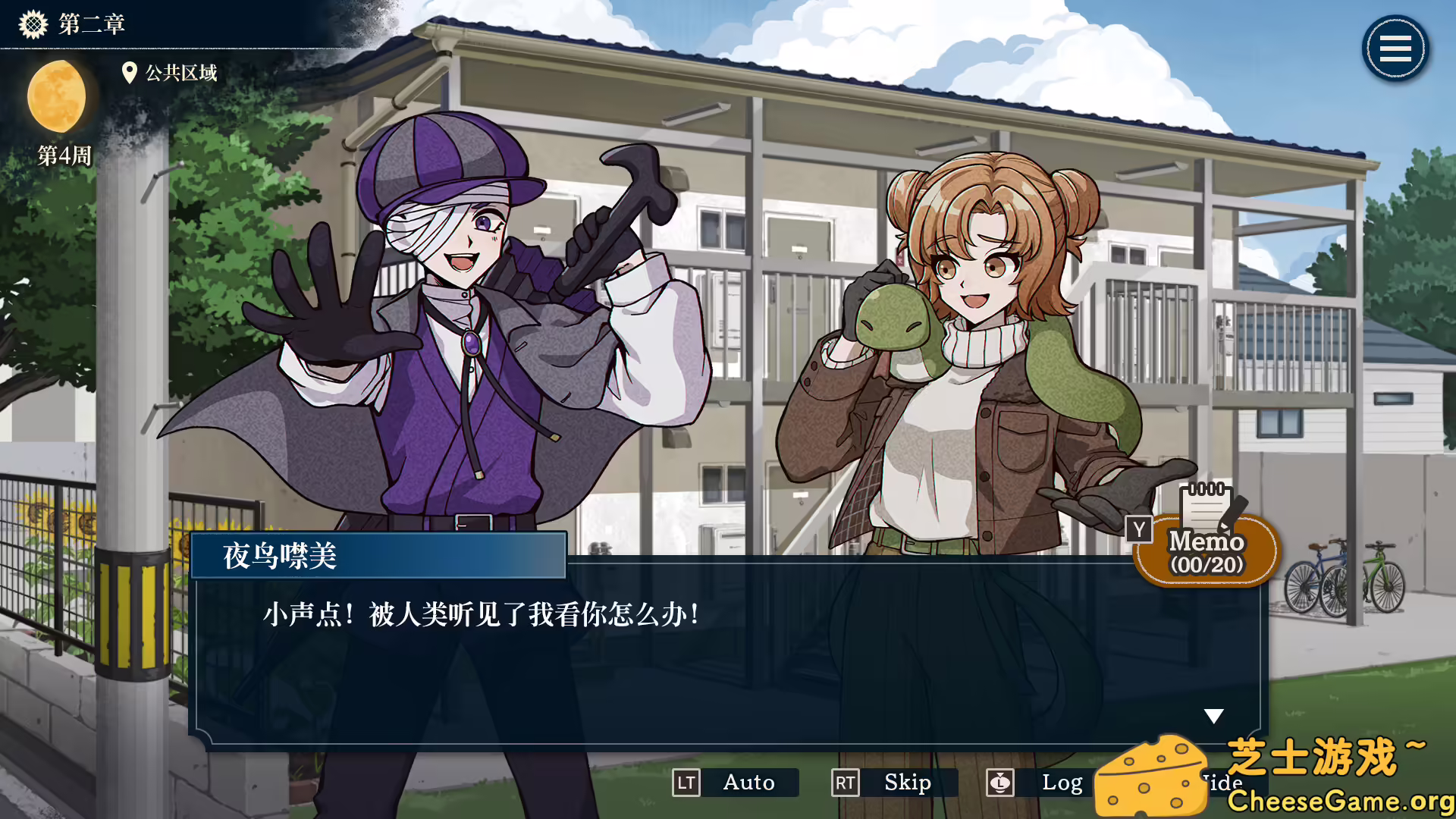Click the LT button icon beside Auto
Screen dimensions: 1456x819
point(687,783)
